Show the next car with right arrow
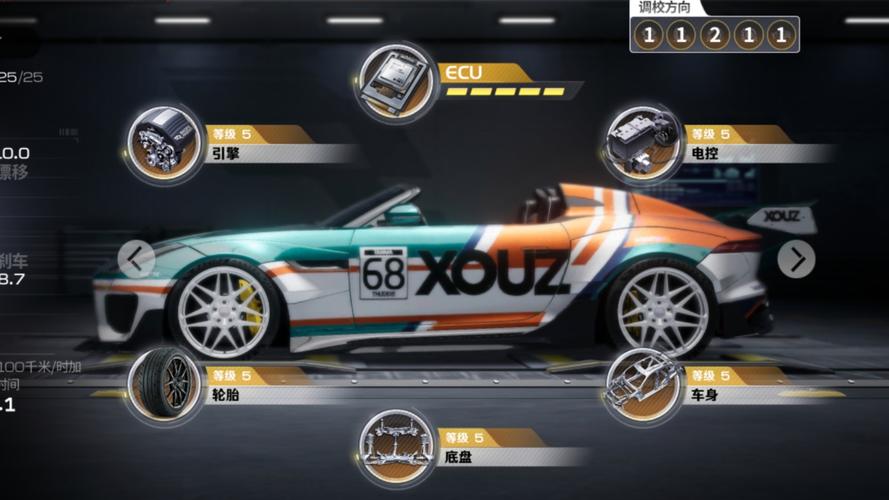 click(796, 259)
